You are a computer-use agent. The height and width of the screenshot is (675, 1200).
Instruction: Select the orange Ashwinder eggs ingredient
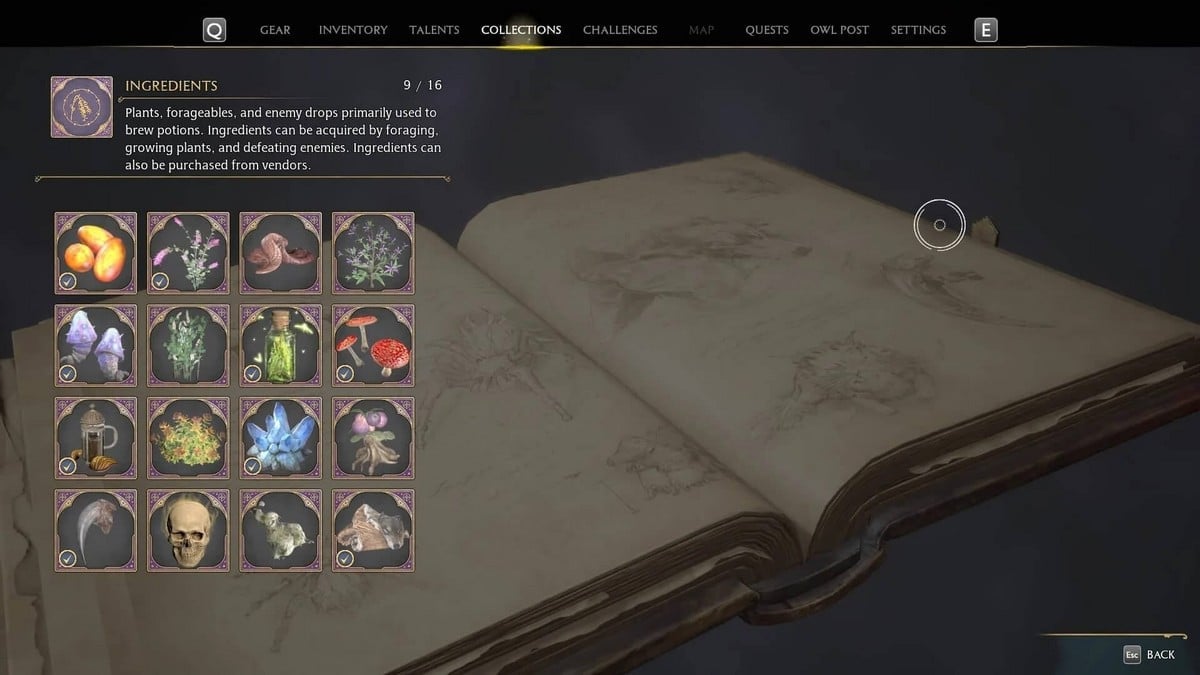[x=96, y=253]
